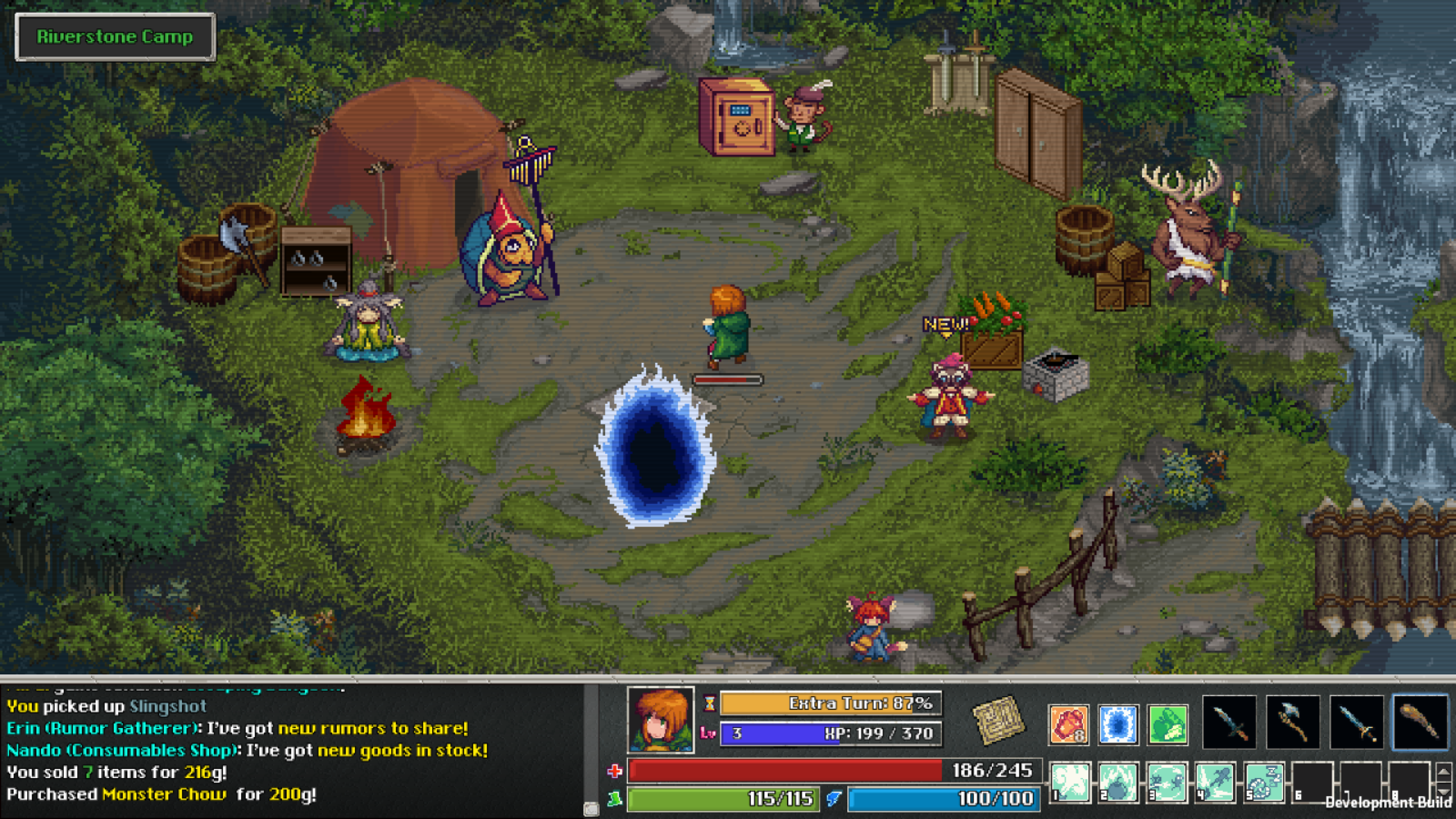The height and width of the screenshot is (819, 1456).
Task: Equip the axe weapon
Action: click(x=1292, y=722)
